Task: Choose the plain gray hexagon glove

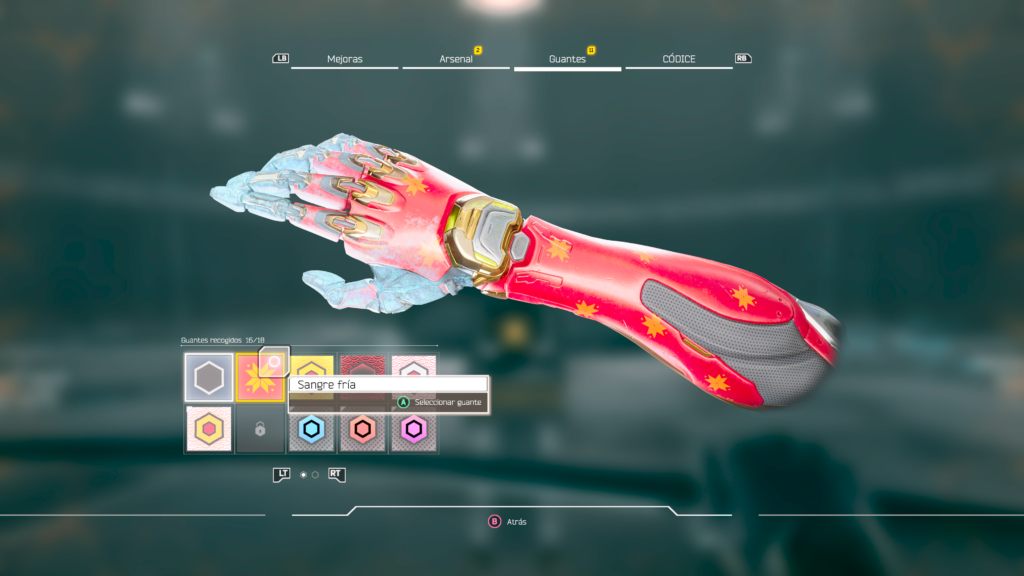Action: coord(209,378)
